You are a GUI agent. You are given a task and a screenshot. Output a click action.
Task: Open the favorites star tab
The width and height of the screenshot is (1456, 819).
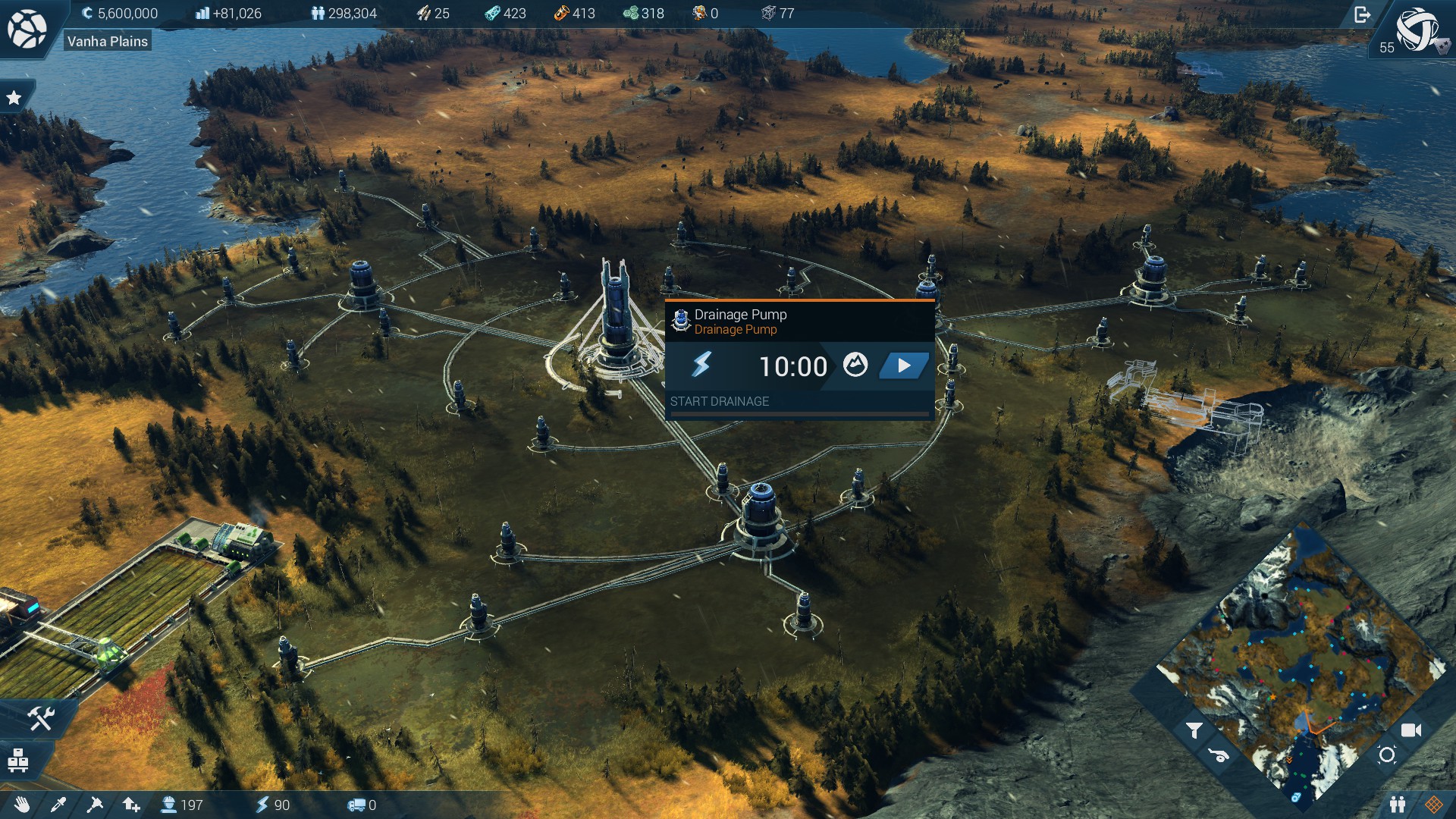point(14,98)
